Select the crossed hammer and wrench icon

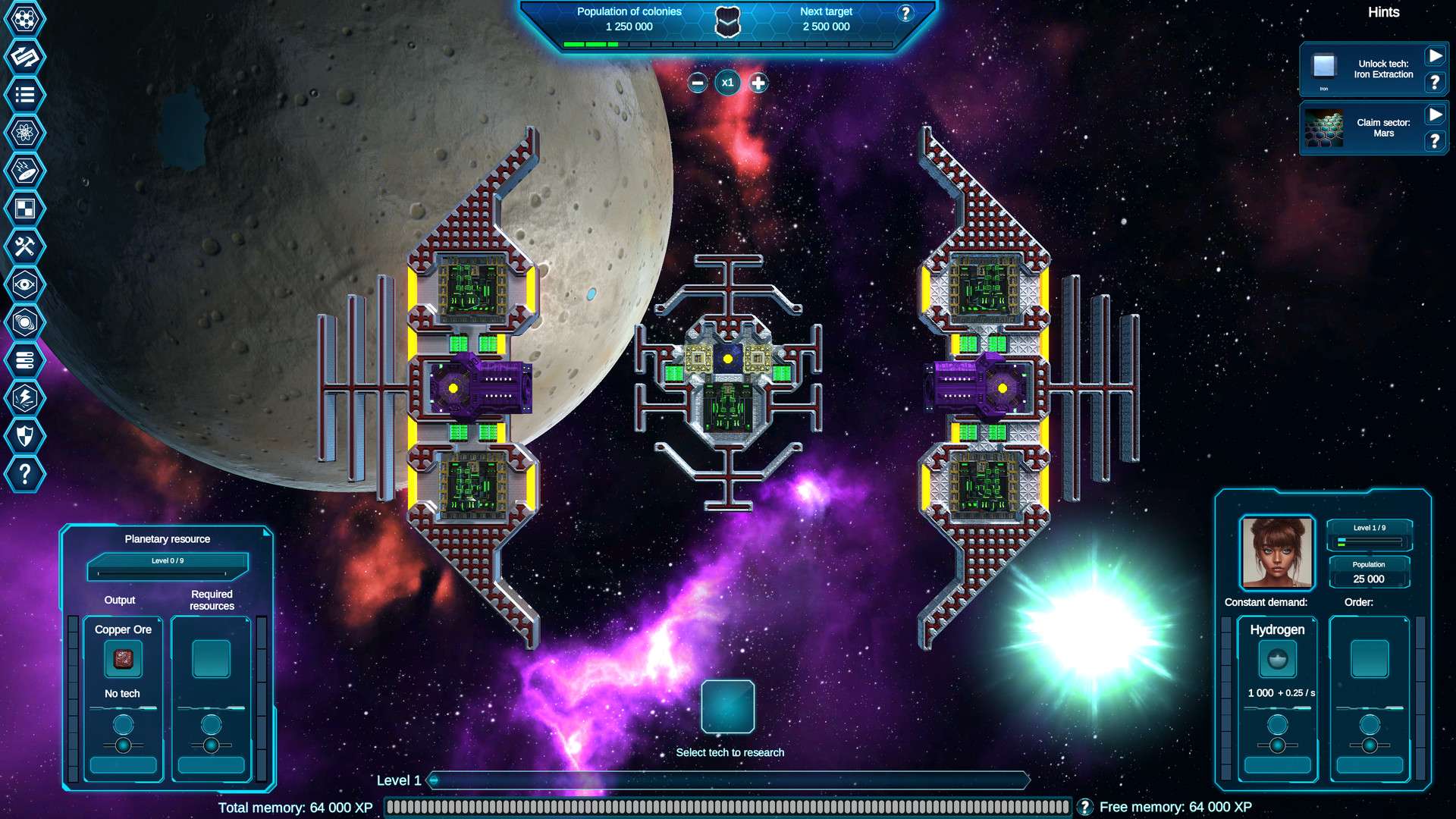[x=24, y=246]
